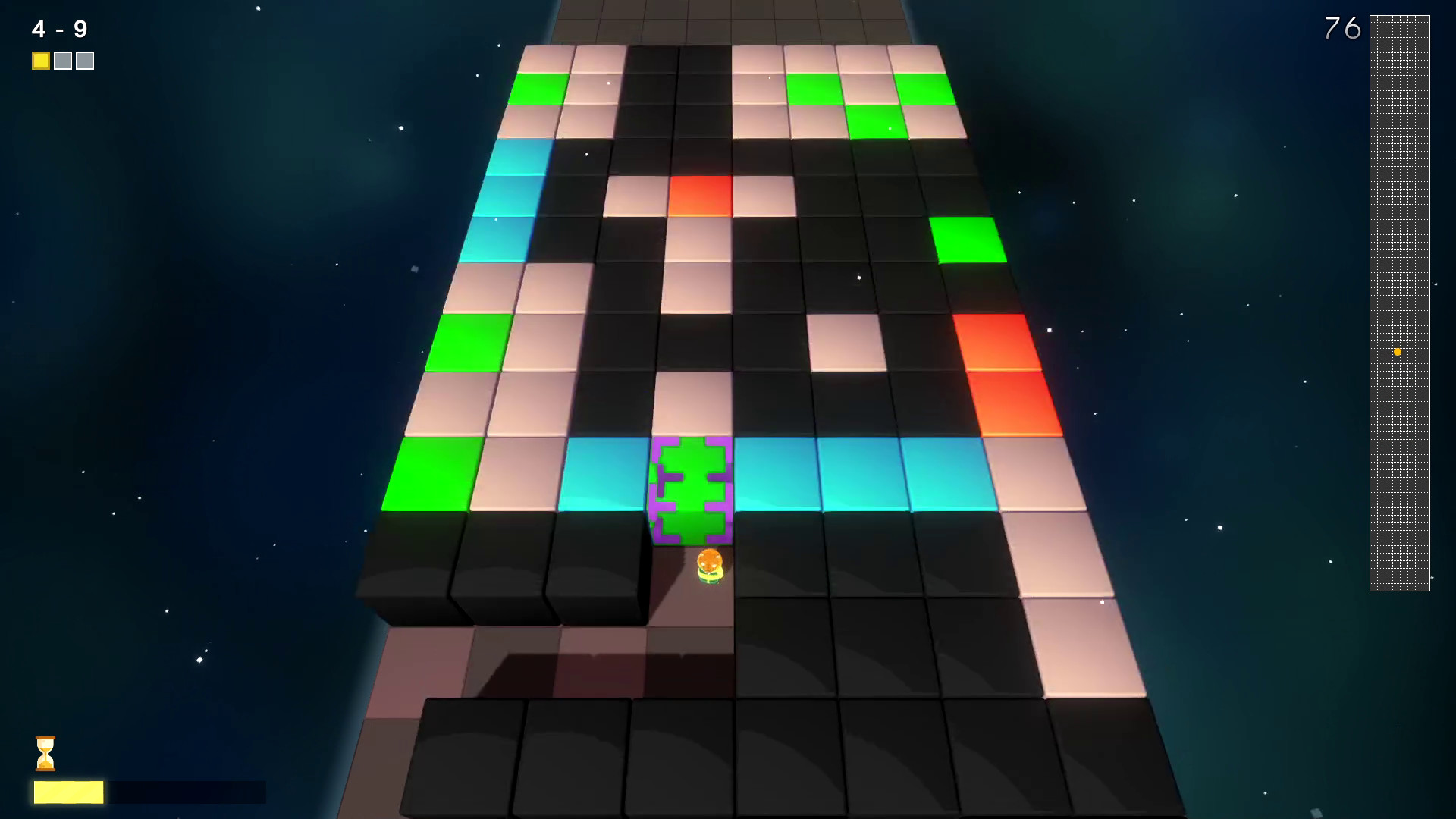
Task: Toggle the middle gray life square
Action: 63,60
